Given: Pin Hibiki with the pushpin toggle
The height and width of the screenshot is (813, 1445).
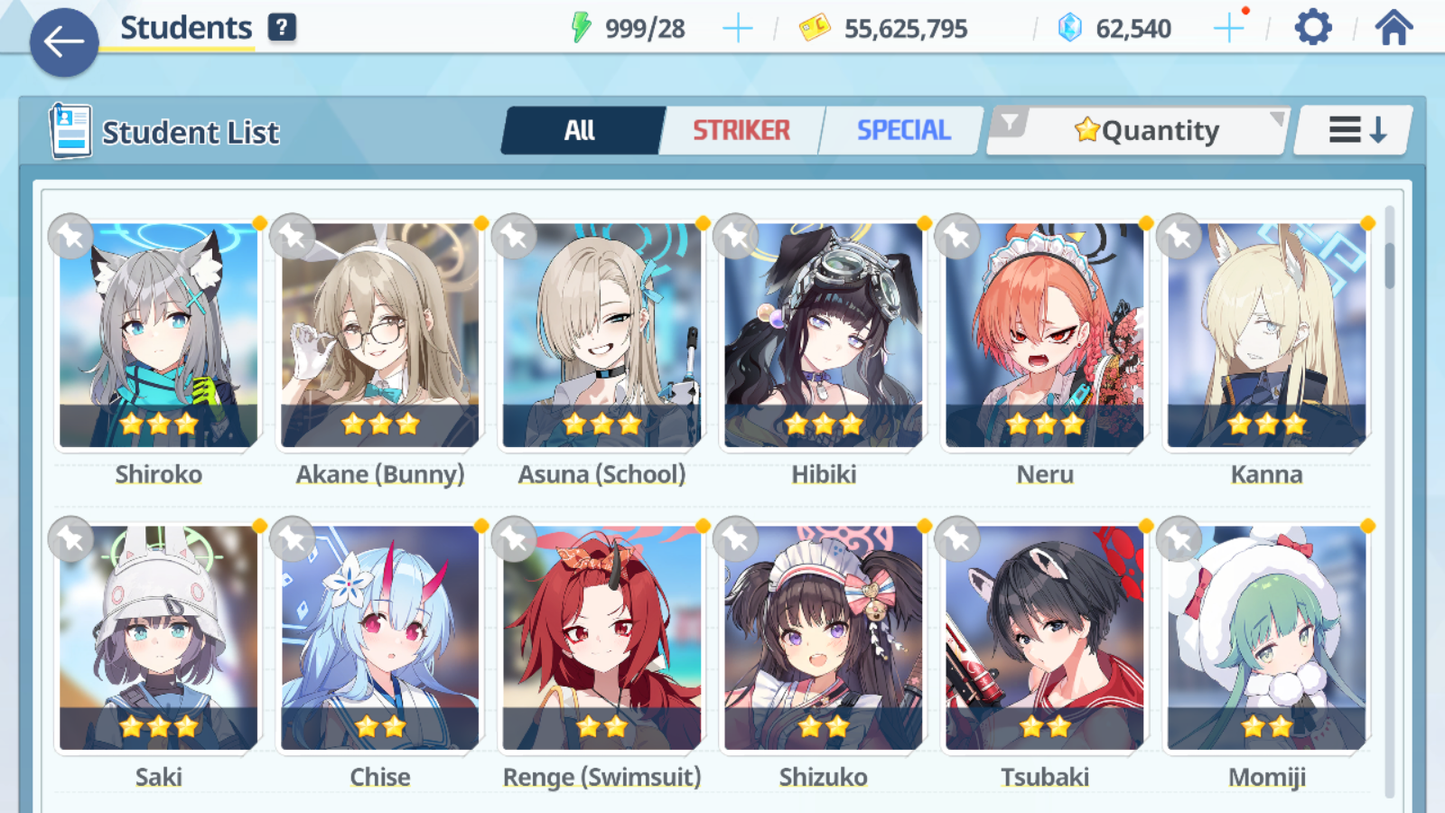Looking at the screenshot, I should (733, 236).
